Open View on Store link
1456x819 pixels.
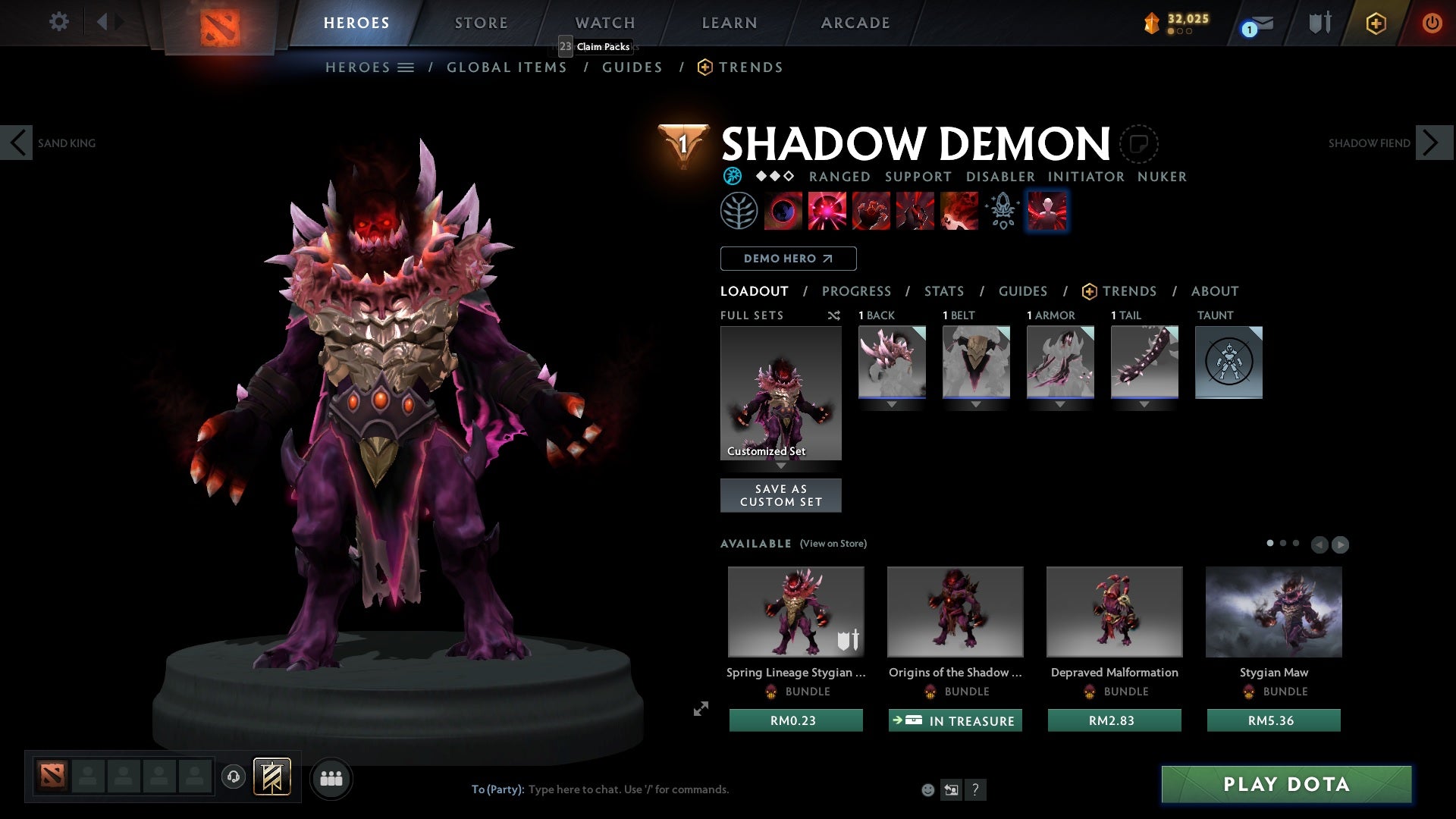(x=834, y=544)
